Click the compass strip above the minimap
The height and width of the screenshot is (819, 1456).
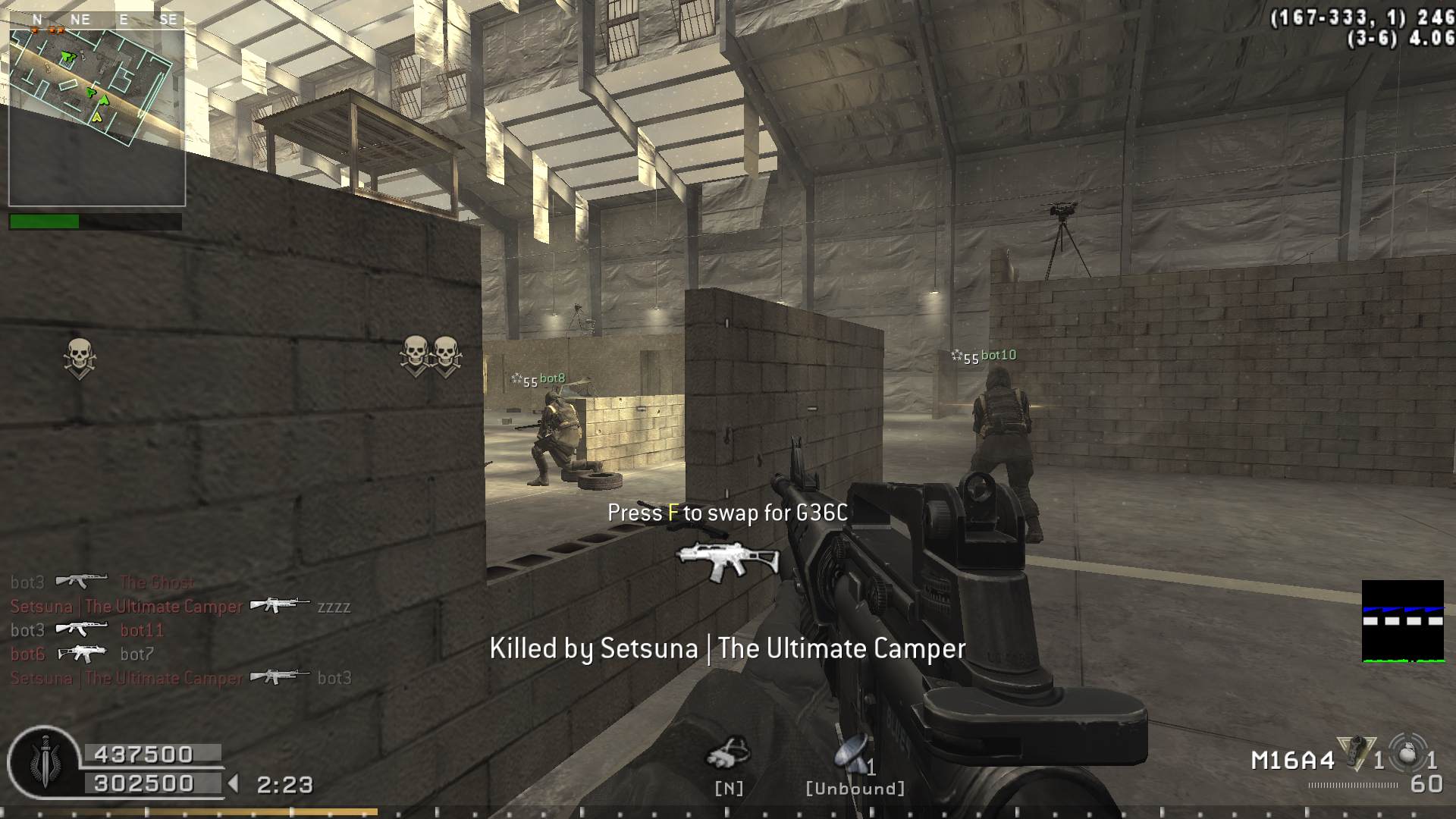96,20
